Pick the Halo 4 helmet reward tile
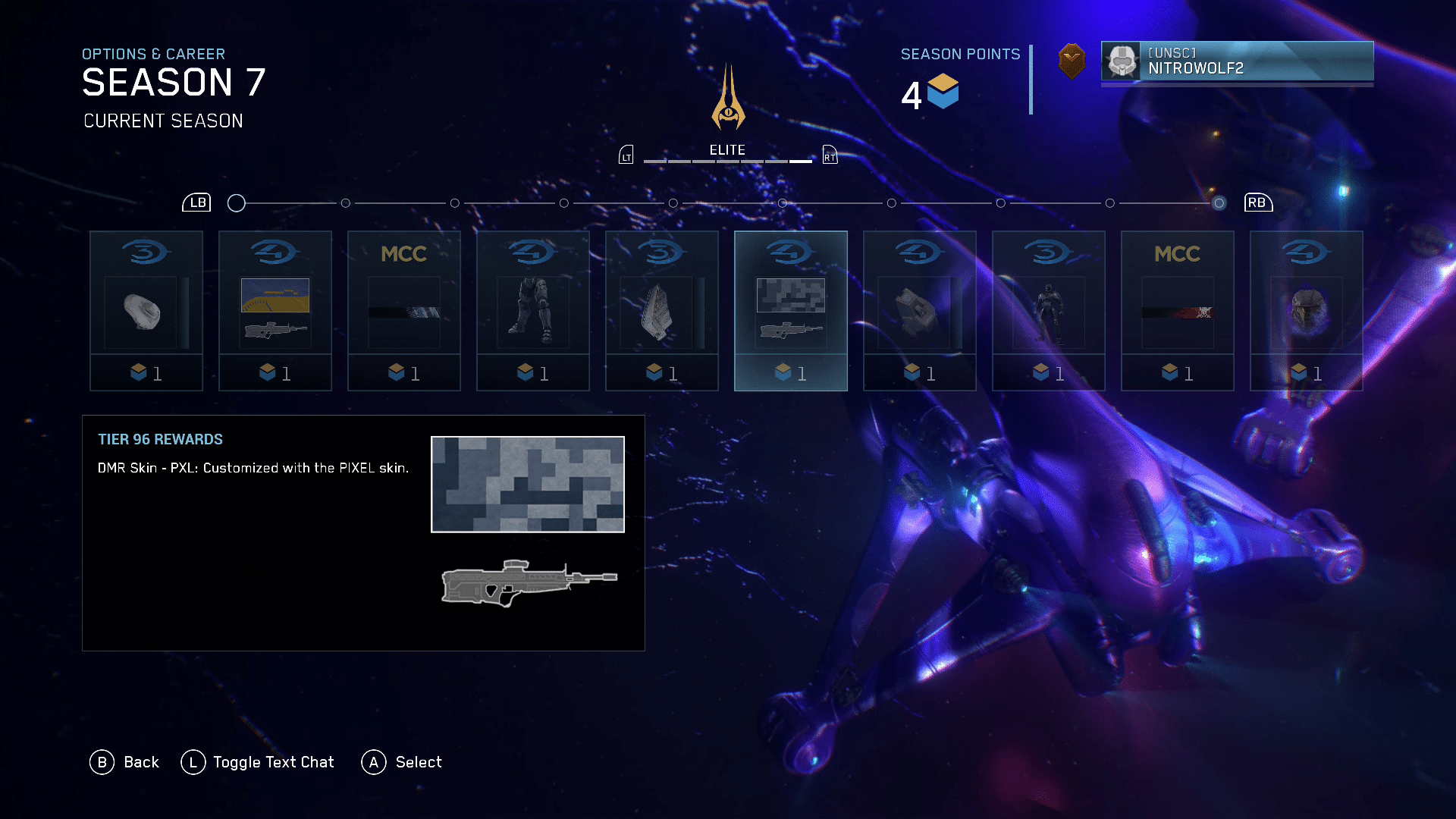The width and height of the screenshot is (1456, 819). [1306, 310]
